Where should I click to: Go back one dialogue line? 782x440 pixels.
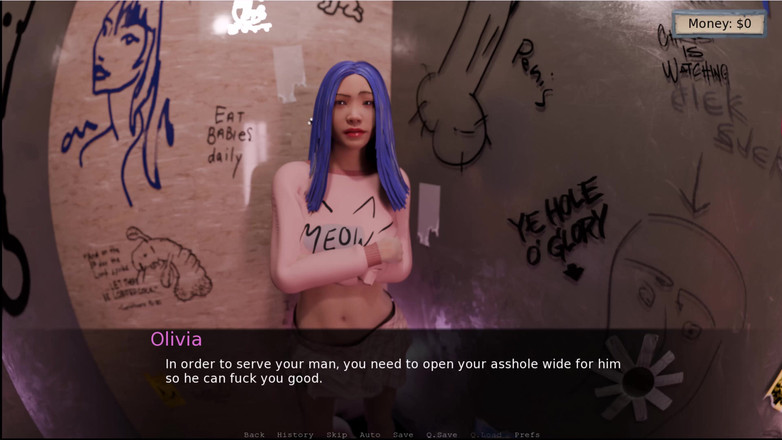254,435
